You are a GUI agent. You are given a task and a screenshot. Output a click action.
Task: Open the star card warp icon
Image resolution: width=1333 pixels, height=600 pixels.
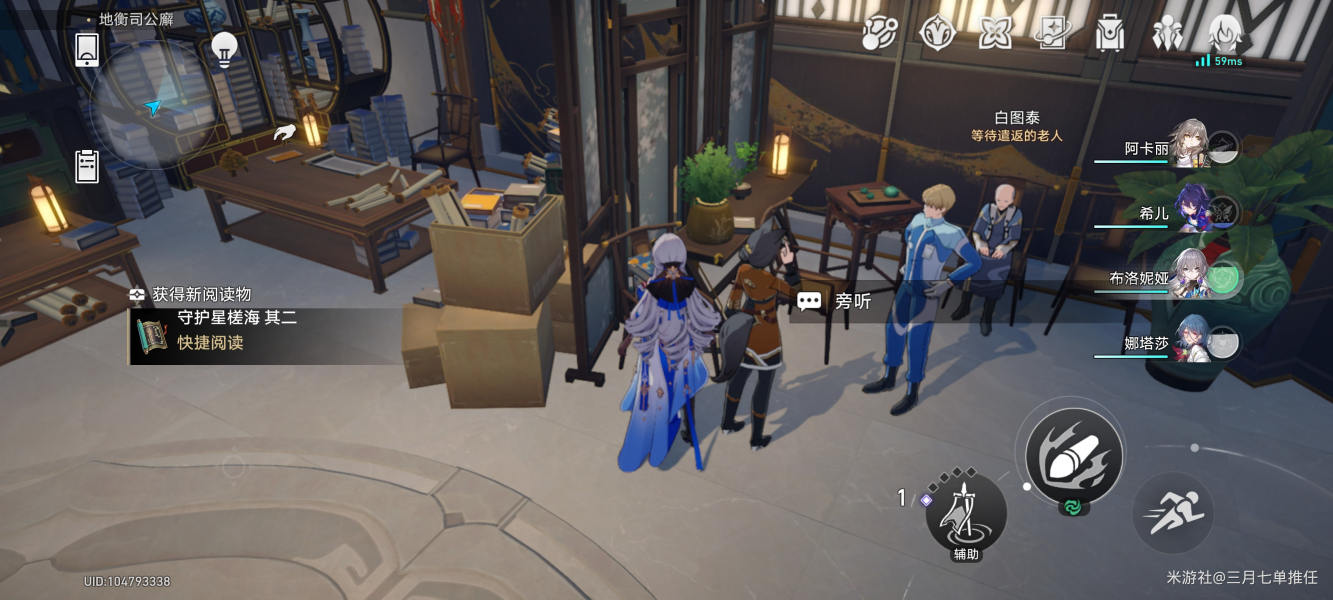1053,33
